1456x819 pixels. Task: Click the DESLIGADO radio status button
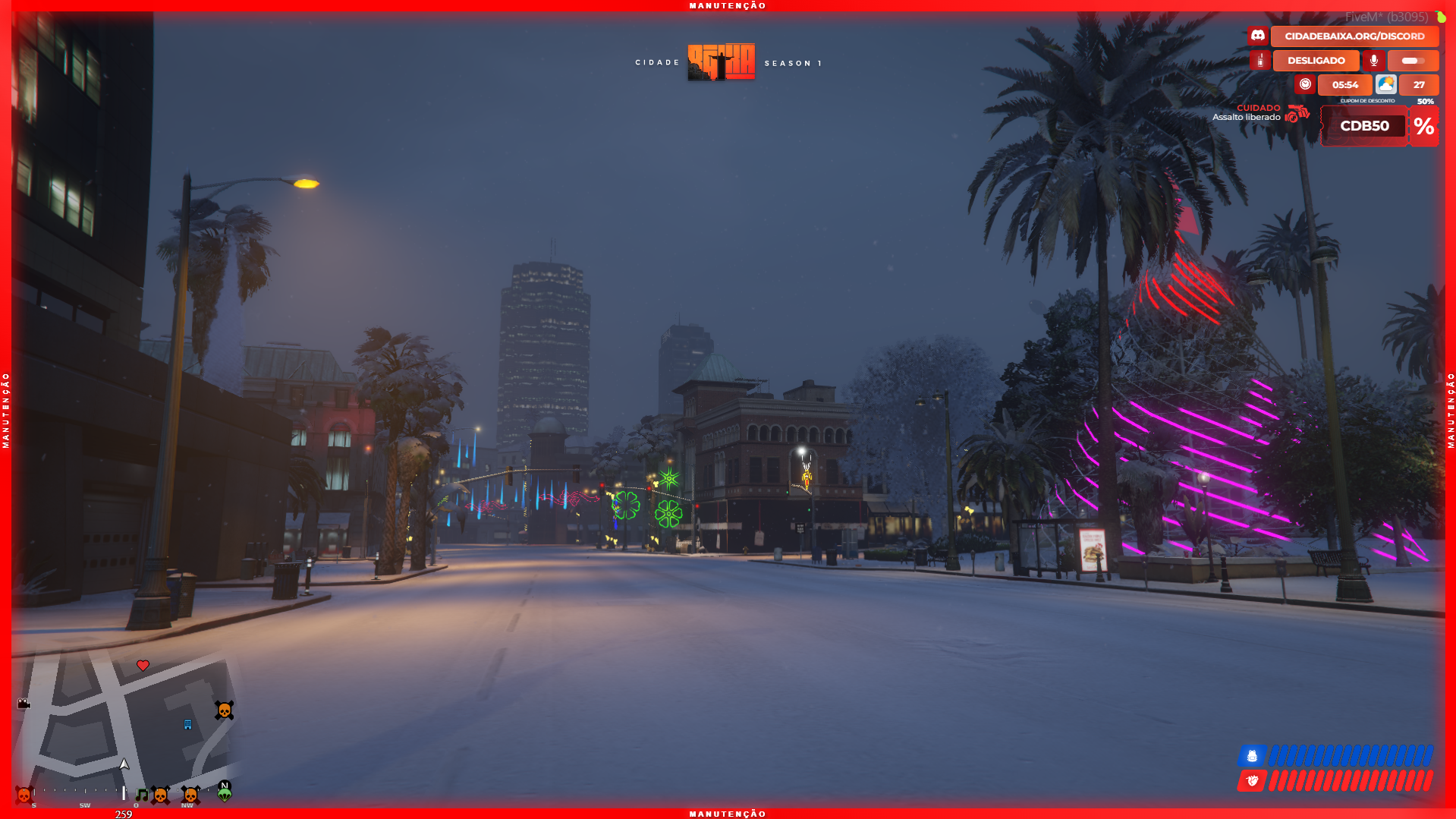click(1316, 61)
